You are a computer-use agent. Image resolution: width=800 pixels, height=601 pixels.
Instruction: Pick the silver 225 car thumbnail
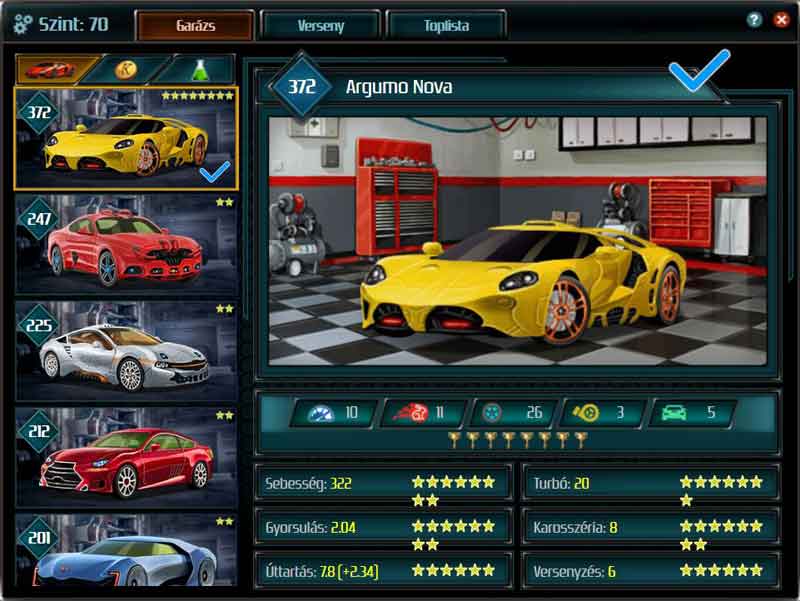[x=126, y=350]
